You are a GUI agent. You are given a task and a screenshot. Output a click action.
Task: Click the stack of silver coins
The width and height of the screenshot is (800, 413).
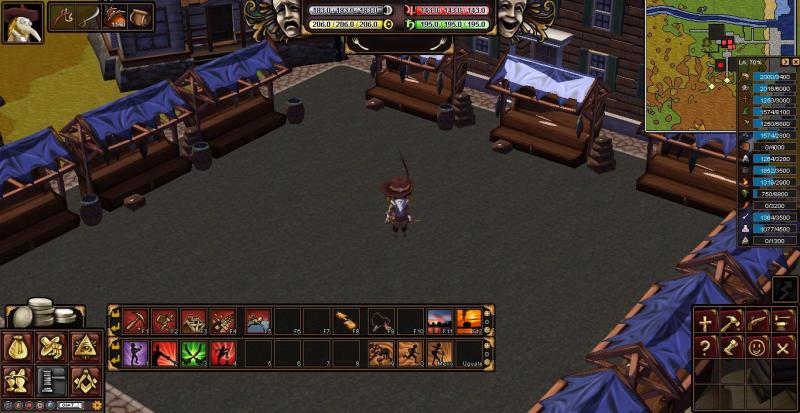pos(46,313)
